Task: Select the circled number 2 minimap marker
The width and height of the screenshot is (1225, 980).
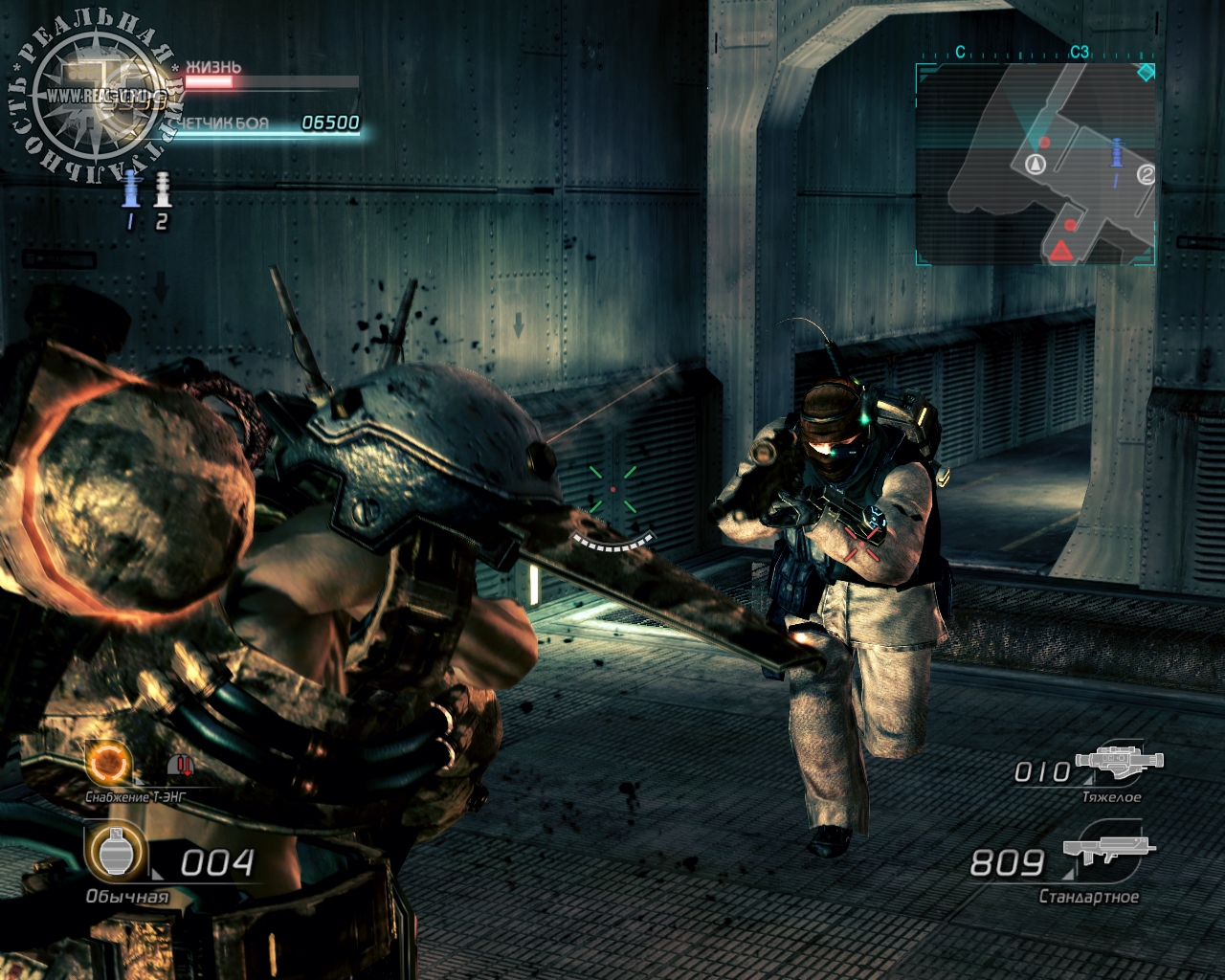Action: (x=1146, y=174)
